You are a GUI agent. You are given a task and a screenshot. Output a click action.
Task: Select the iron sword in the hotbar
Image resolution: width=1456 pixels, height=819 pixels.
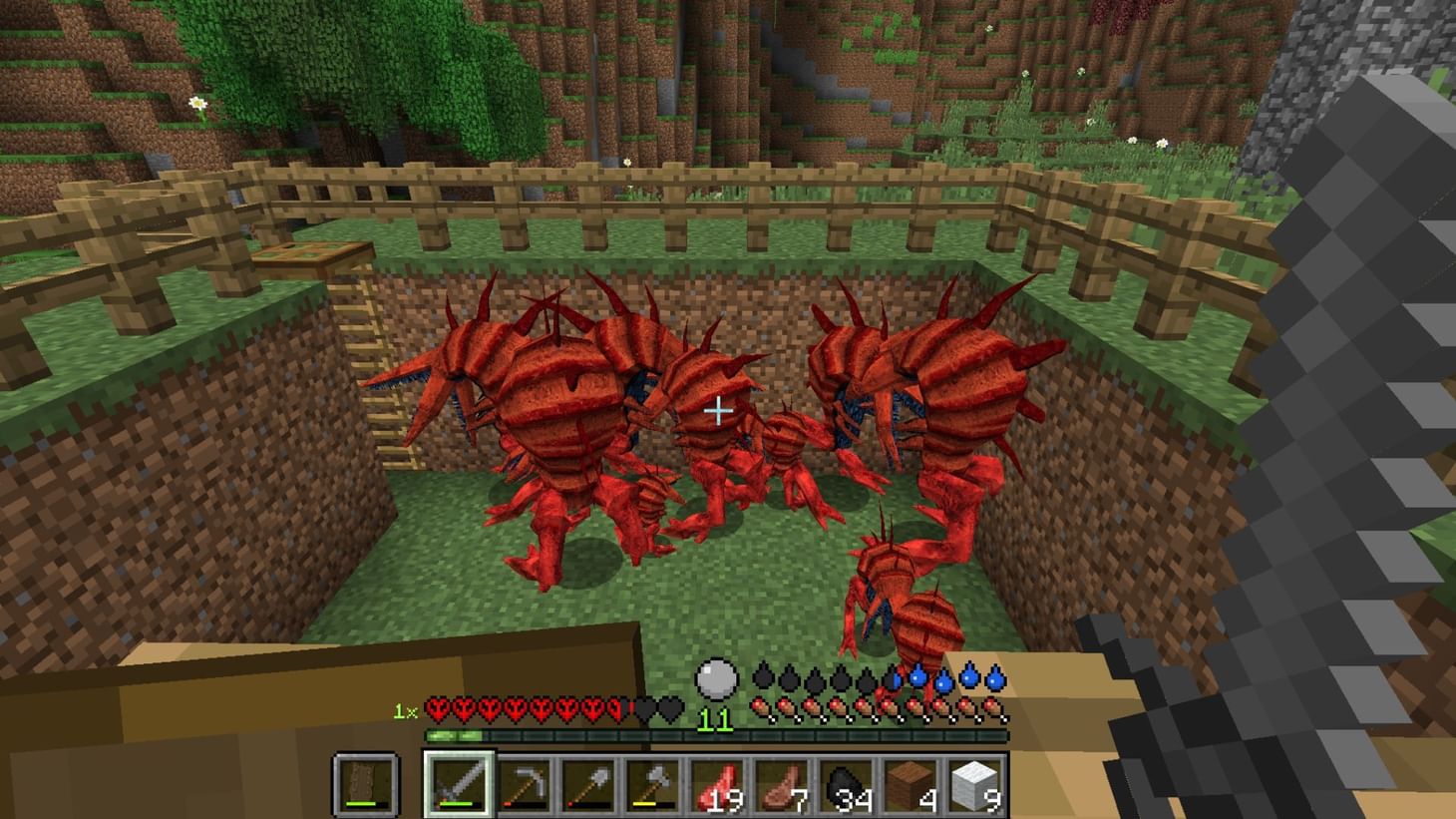(x=459, y=785)
